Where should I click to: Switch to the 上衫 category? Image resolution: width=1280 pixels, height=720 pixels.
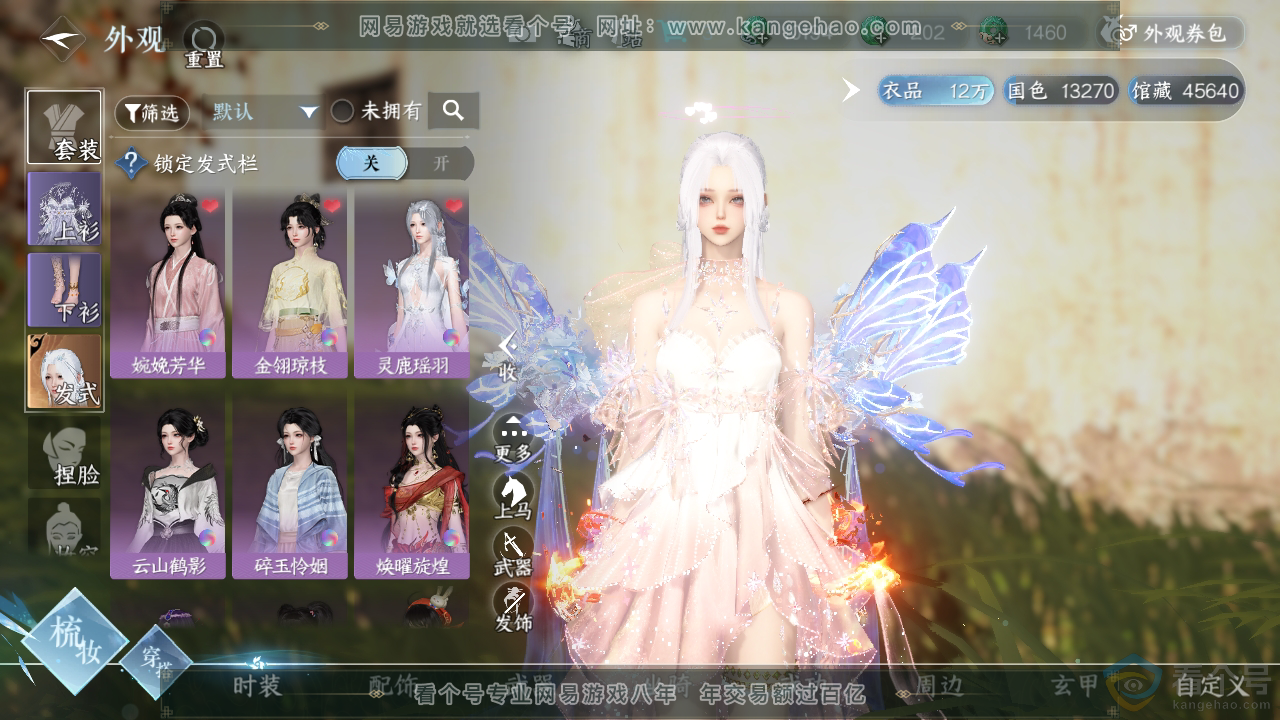coord(64,208)
